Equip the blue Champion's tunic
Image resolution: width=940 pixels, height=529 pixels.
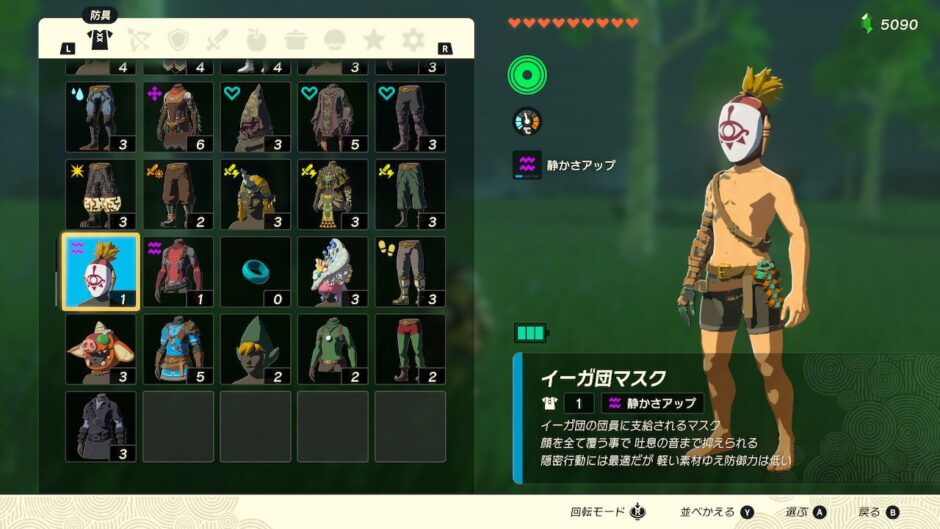[x=178, y=349]
